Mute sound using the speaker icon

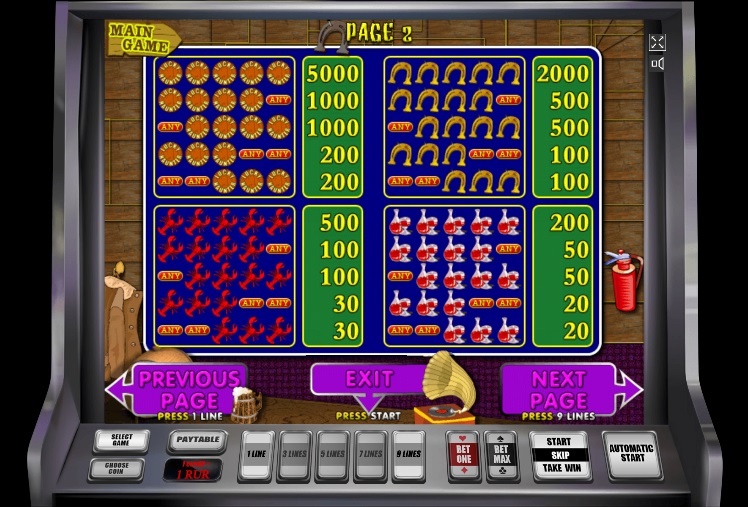click(x=657, y=64)
